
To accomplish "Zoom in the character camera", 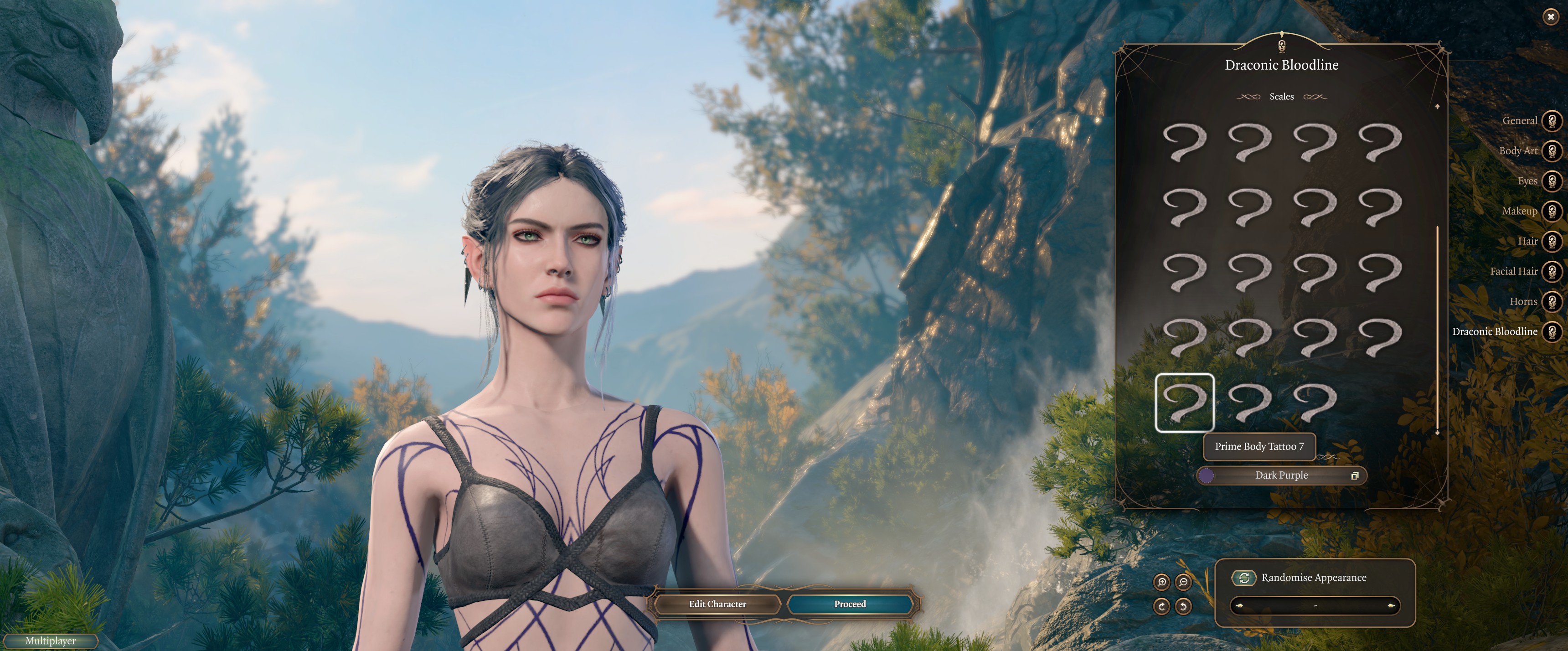I will pyautogui.click(x=1162, y=582).
